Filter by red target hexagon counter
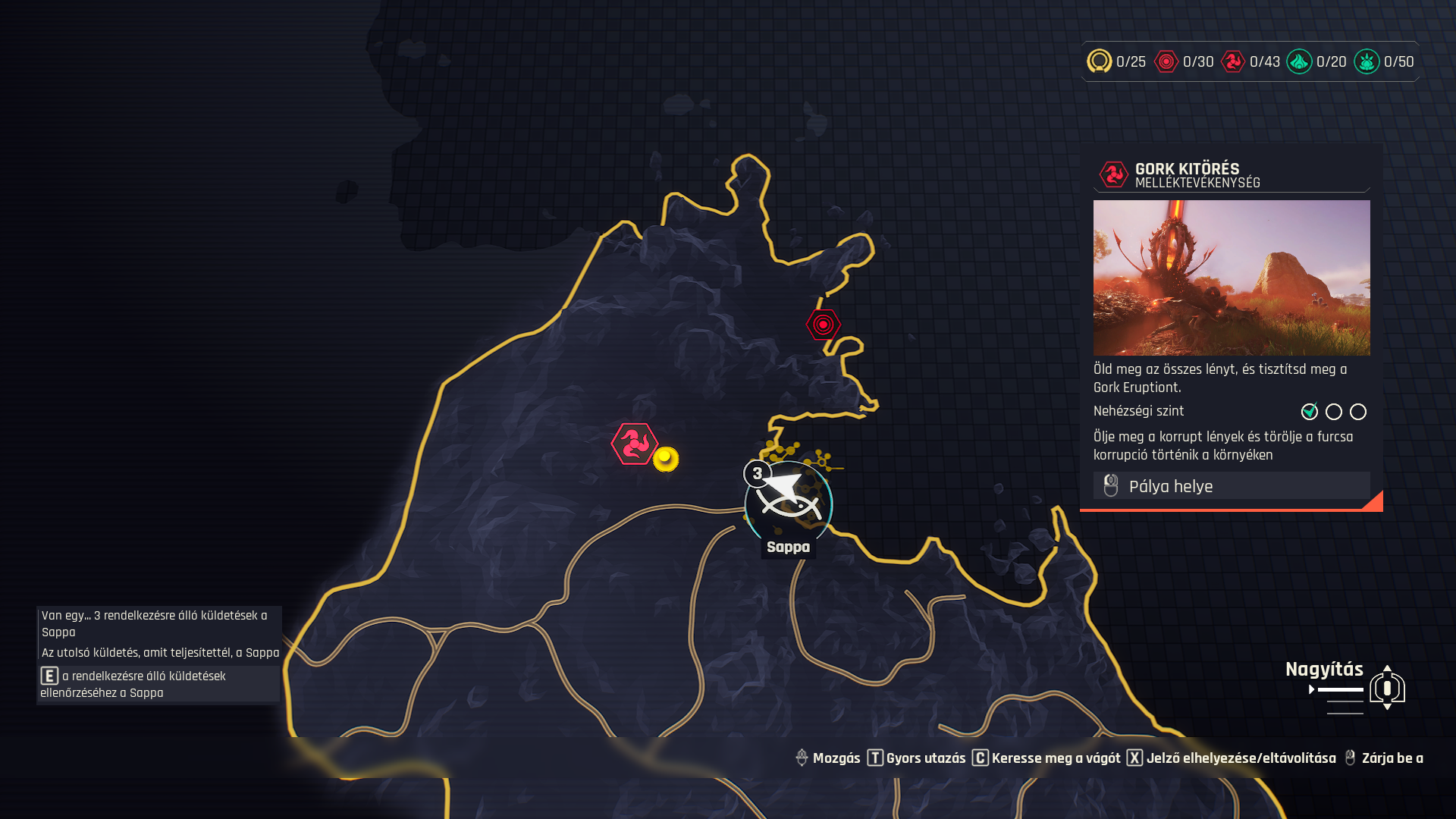 [x=1166, y=61]
